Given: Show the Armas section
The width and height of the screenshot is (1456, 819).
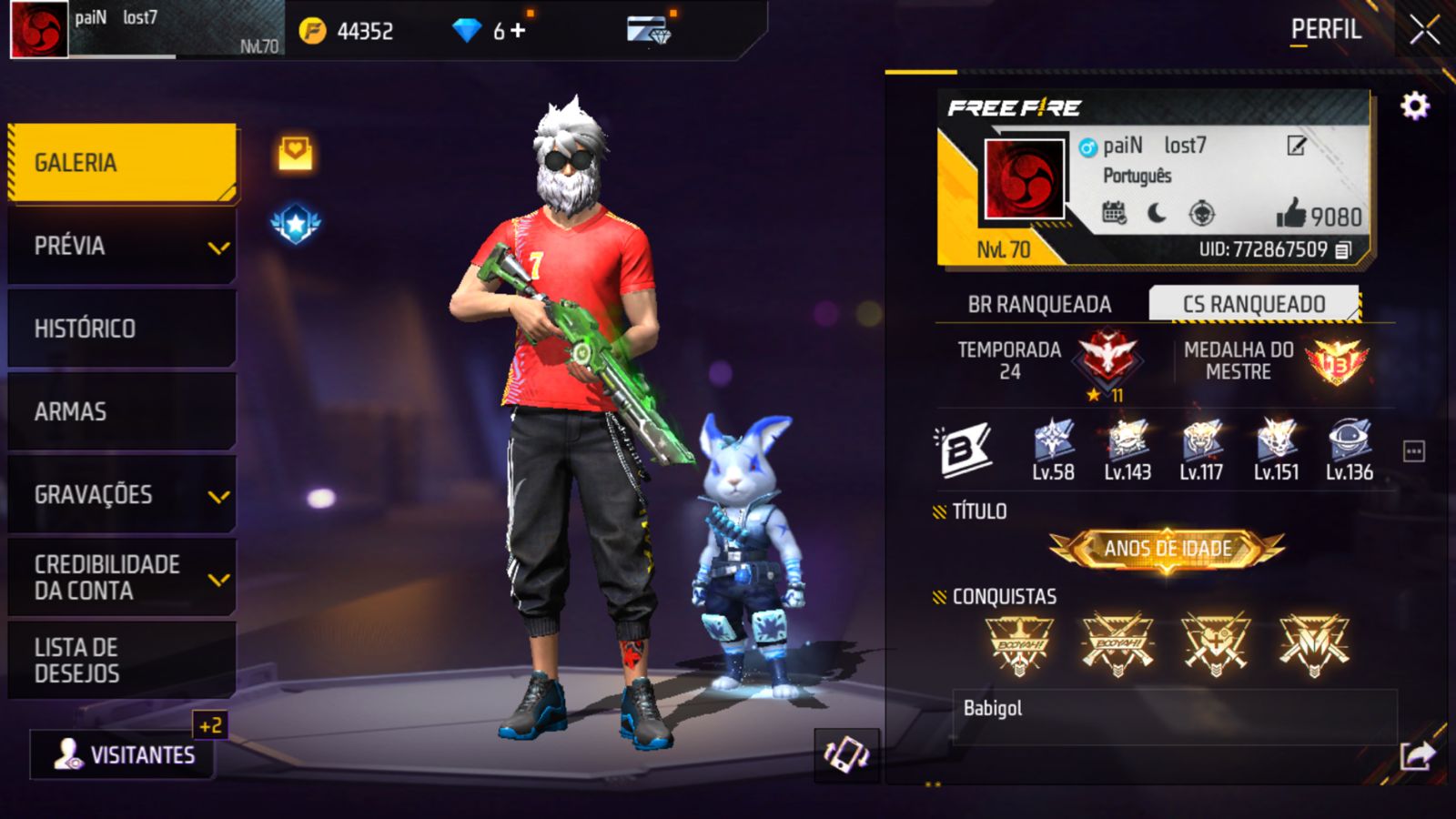Looking at the screenshot, I should [122, 411].
